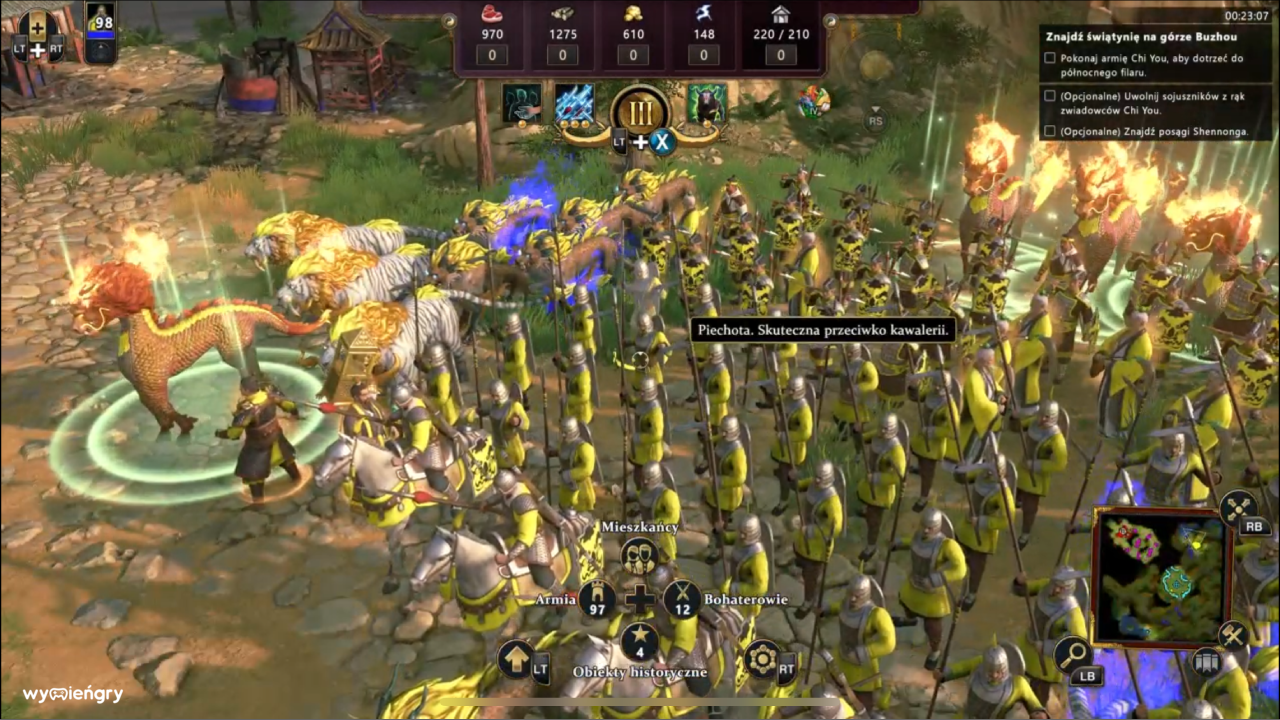This screenshot has height=720, width=1280.
Task: Select the Bohaterowie heroes group
Action: [x=683, y=599]
